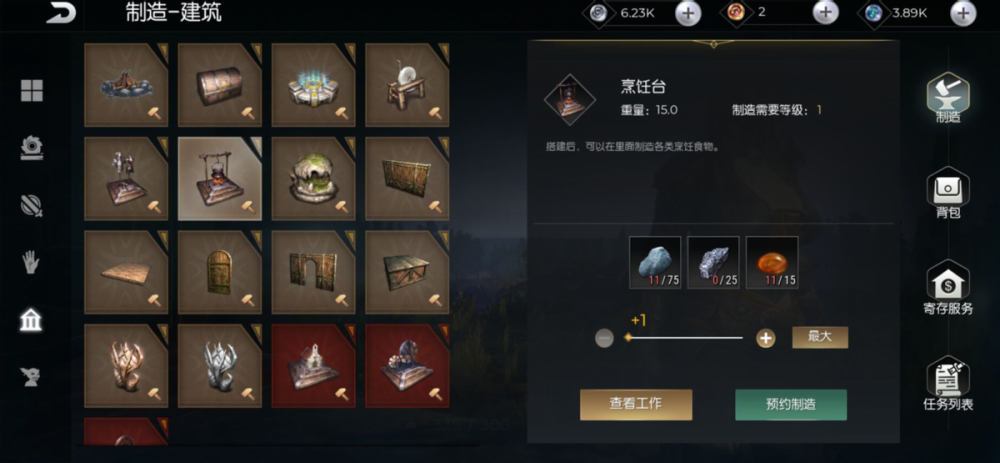Click the 预约制造 green button

791,404
